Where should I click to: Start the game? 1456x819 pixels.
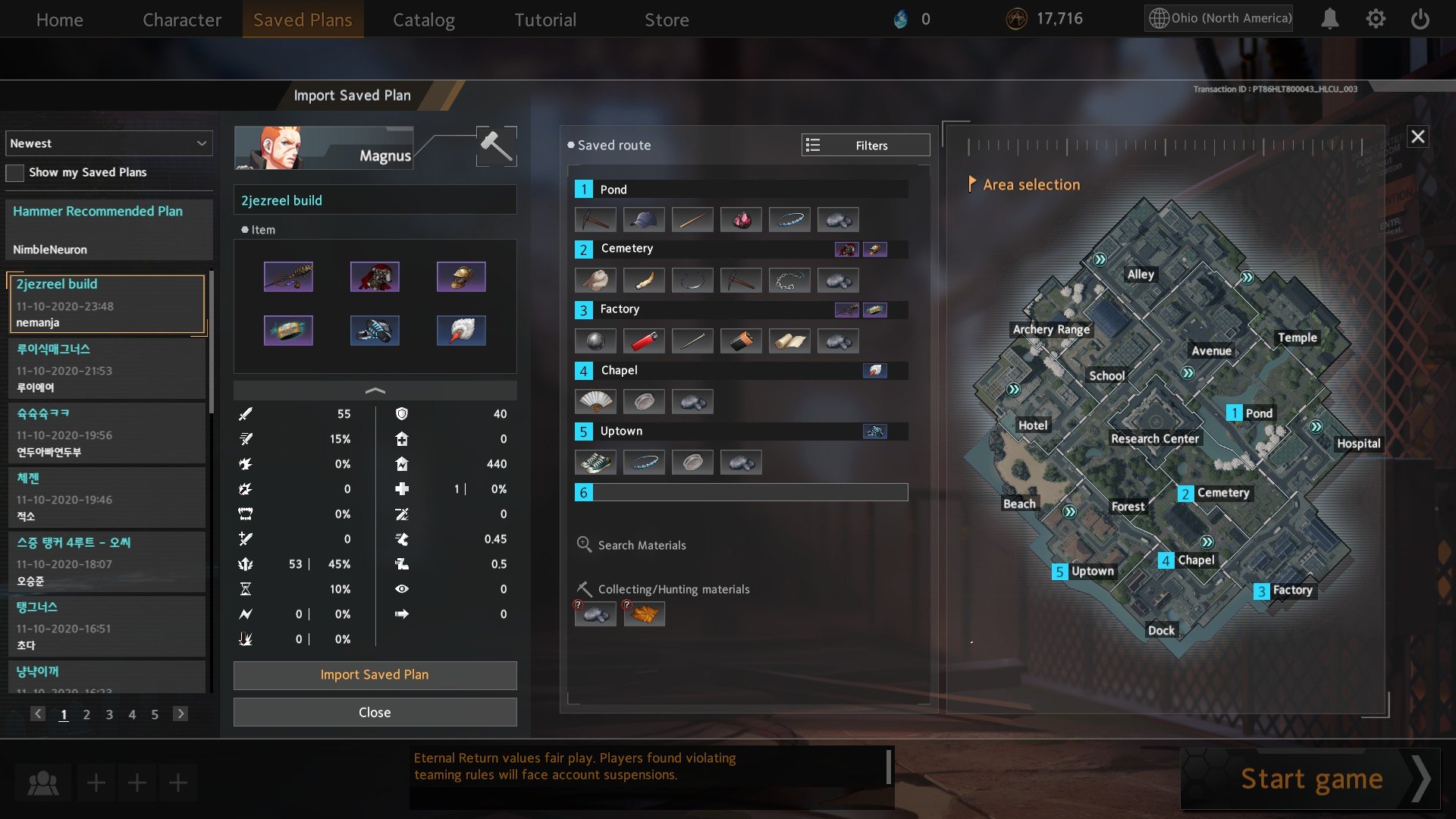(1311, 779)
